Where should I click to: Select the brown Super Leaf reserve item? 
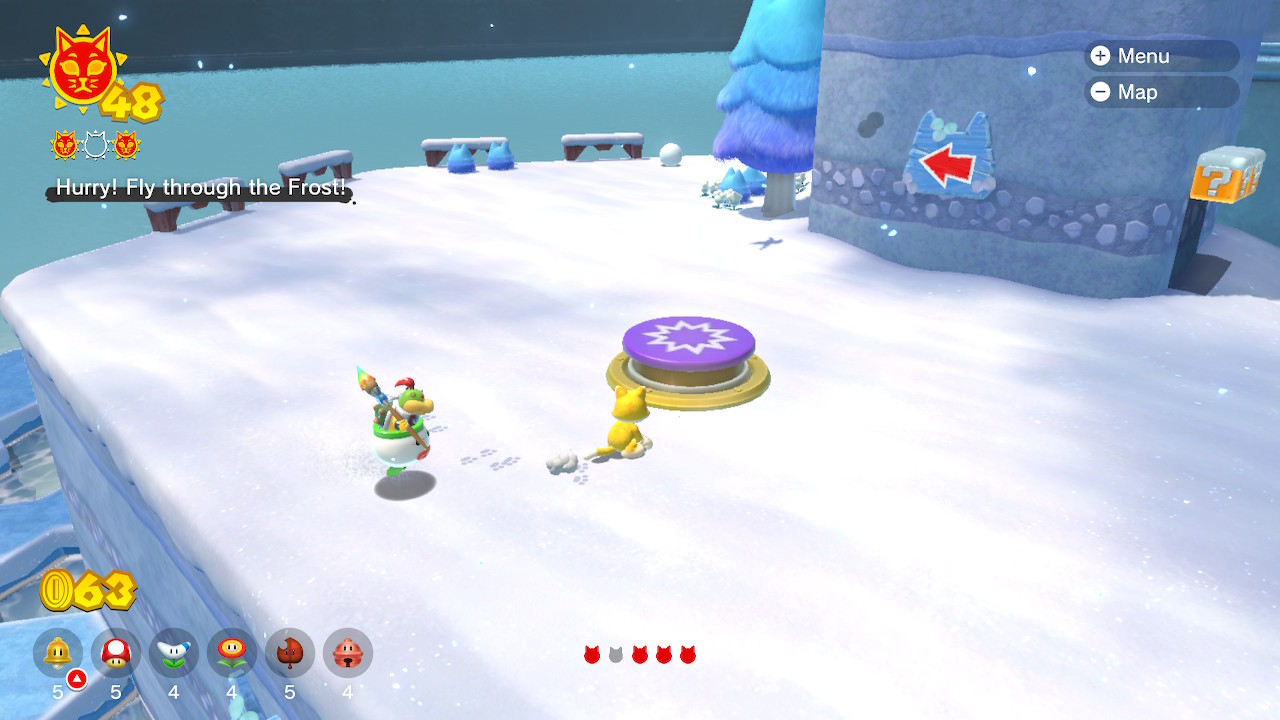point(290,653)
